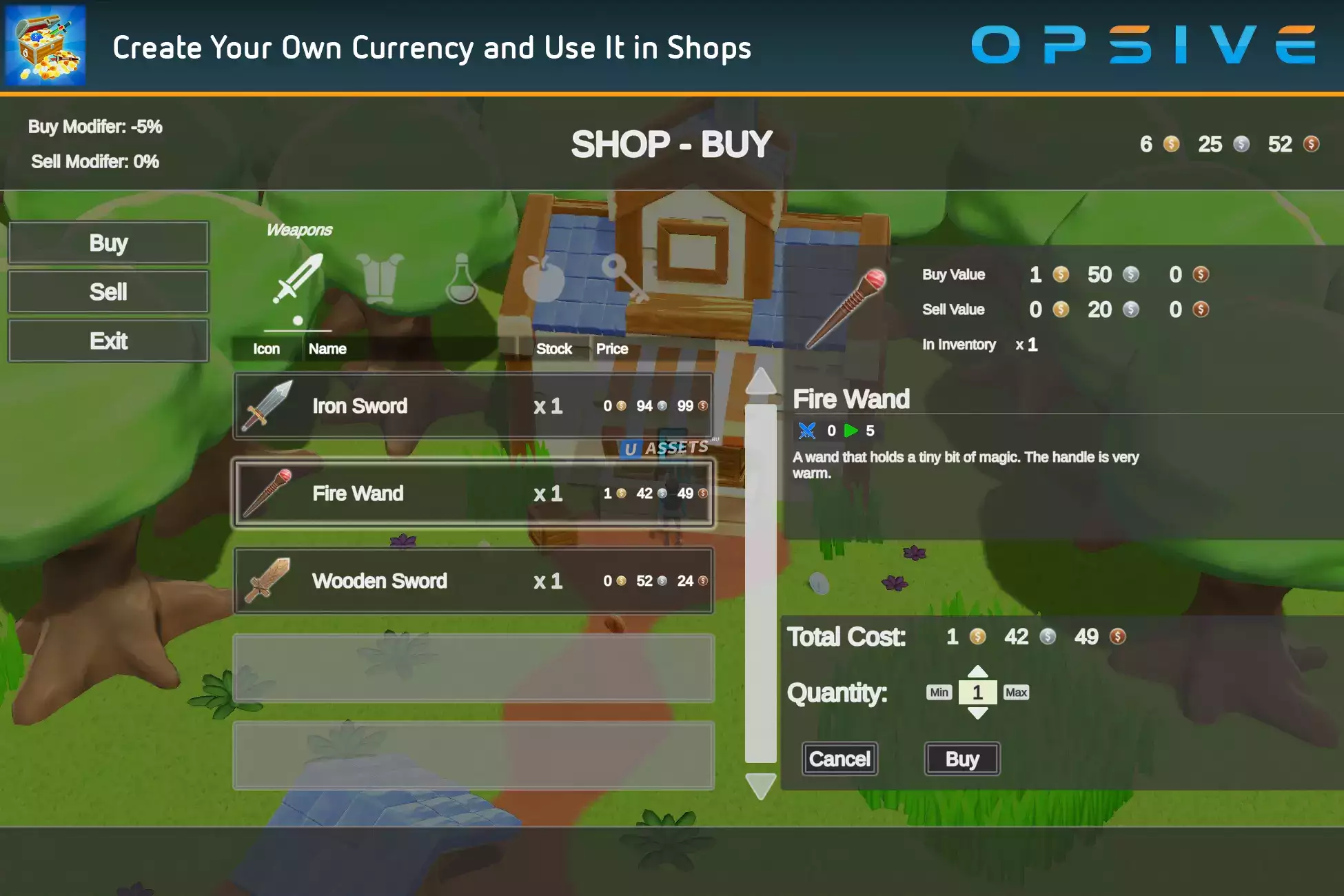Cancel the Fire Wand purchase
Screen dimensions: 1344x896
(x=839, y=759)
